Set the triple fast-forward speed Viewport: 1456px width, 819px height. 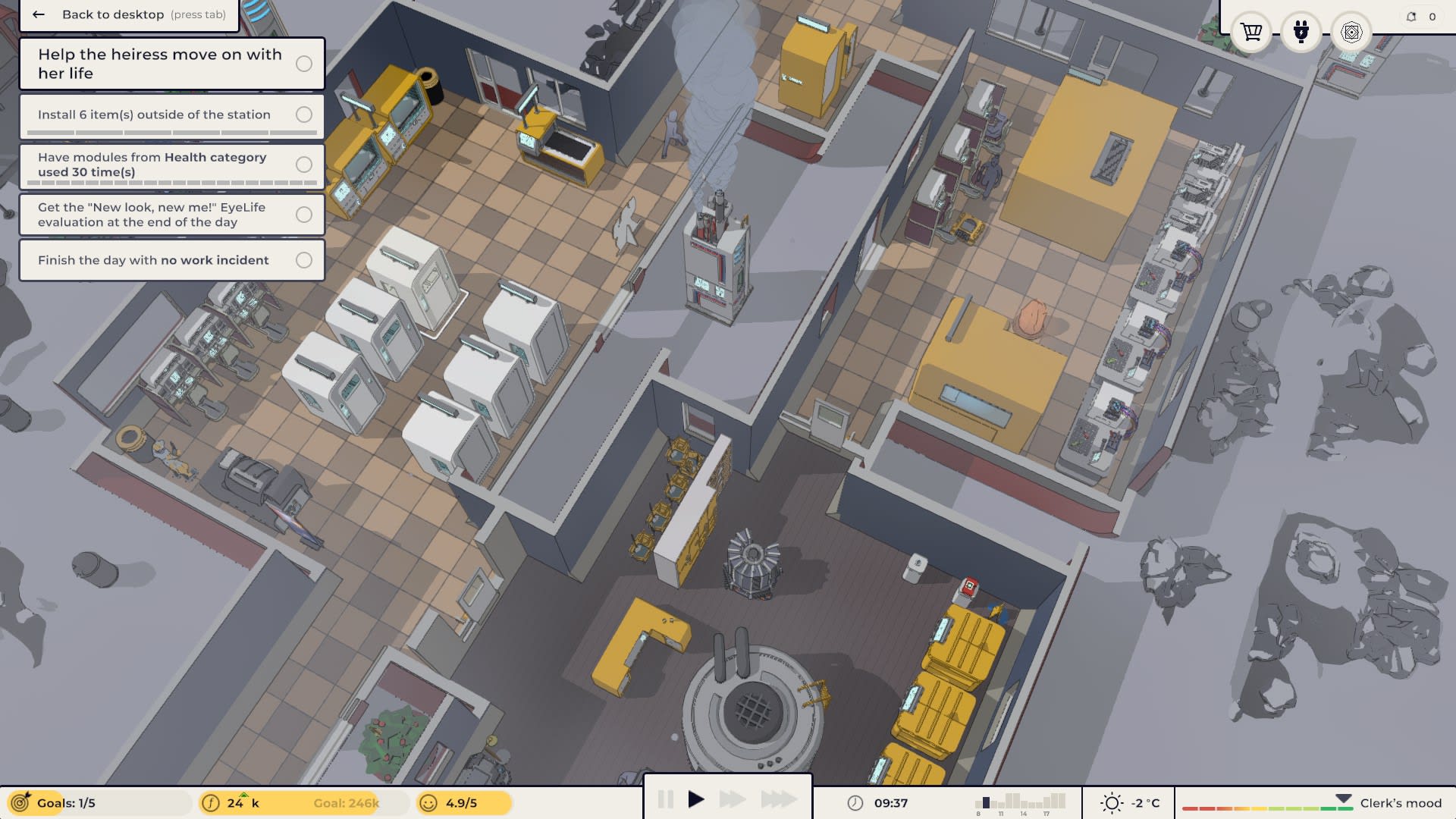[779, 799]
